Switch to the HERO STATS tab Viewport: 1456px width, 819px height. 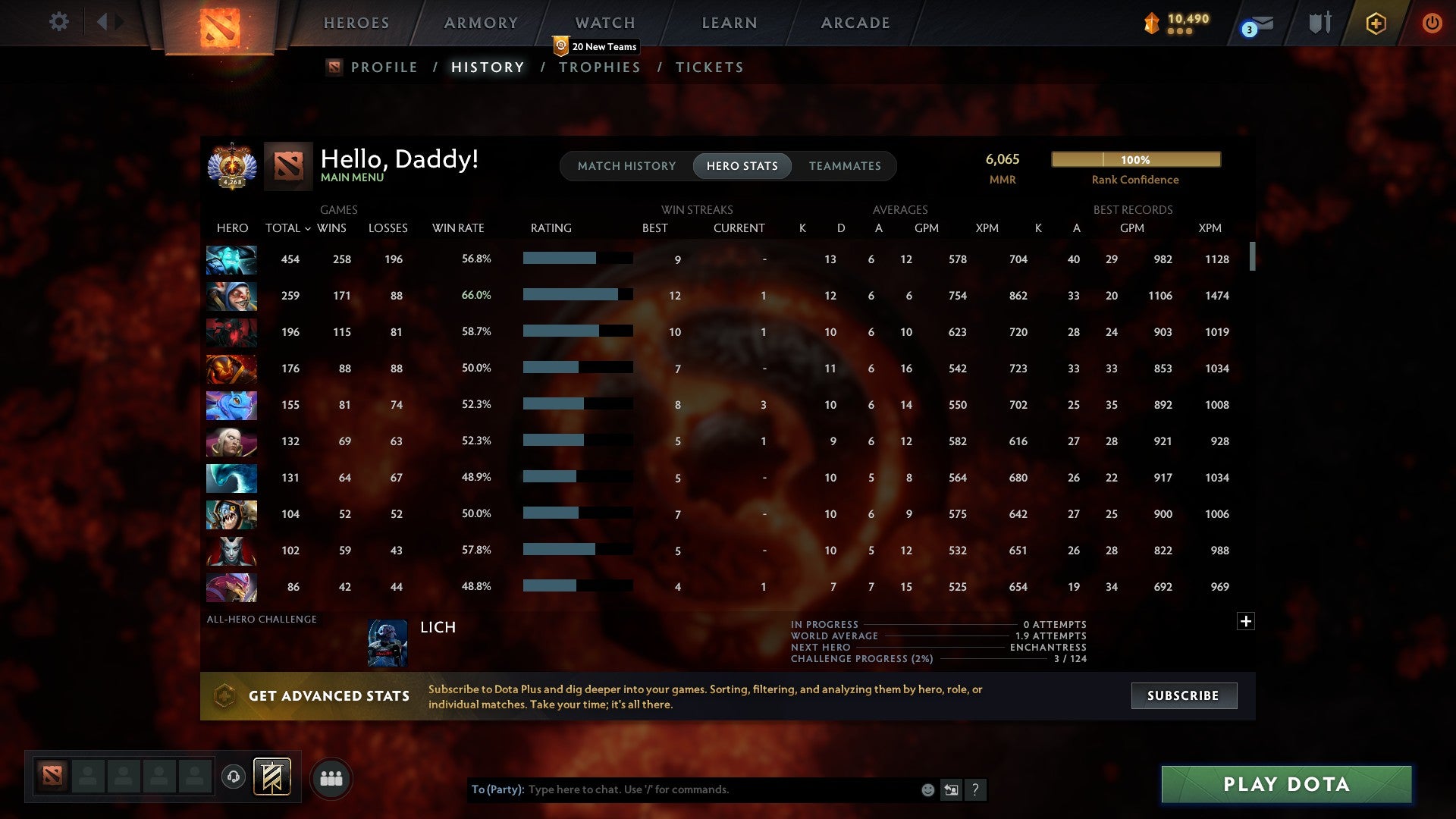(742, 165)
